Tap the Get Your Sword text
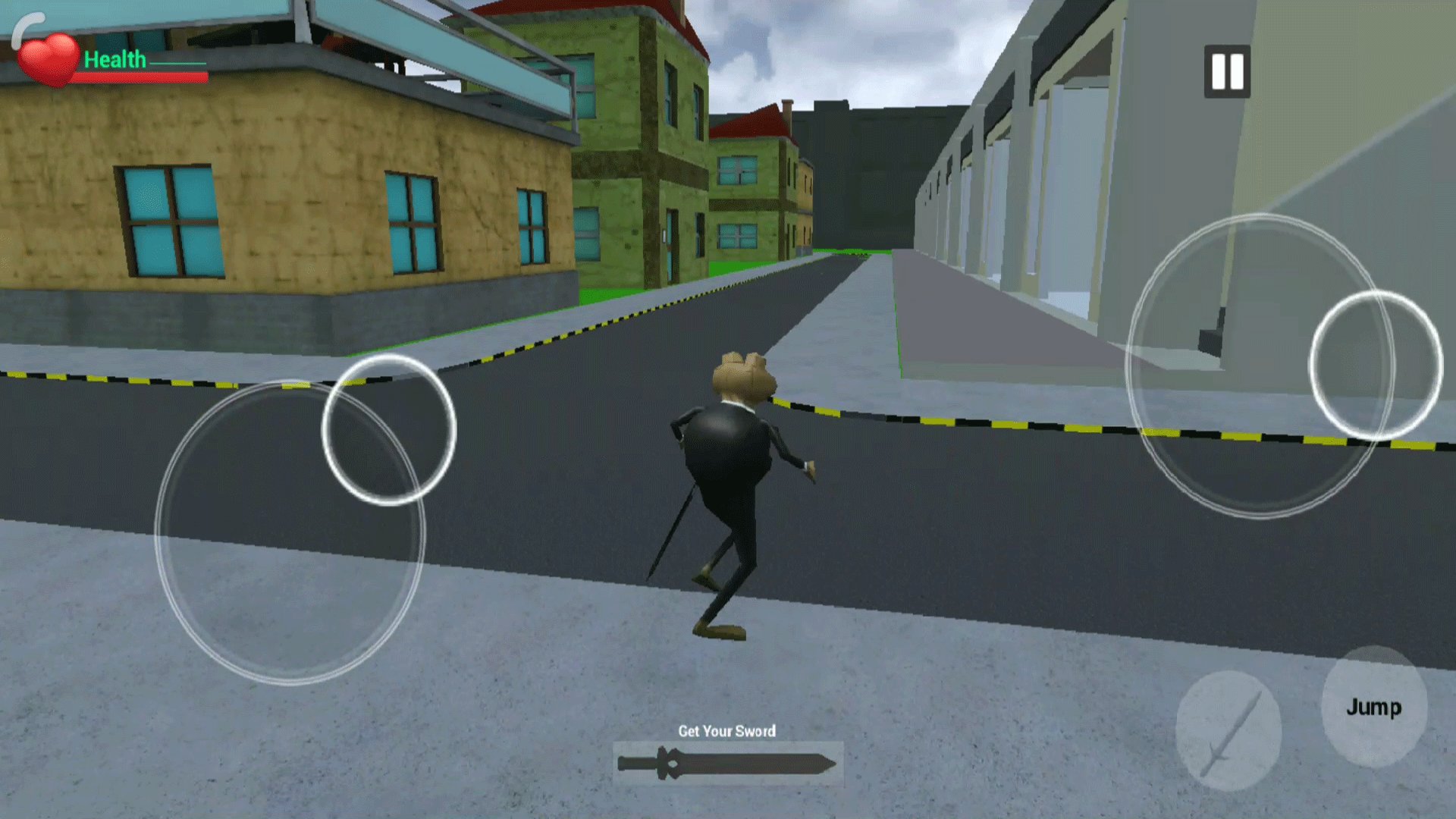Viewport: 1456px width, 819px height. 727,731
